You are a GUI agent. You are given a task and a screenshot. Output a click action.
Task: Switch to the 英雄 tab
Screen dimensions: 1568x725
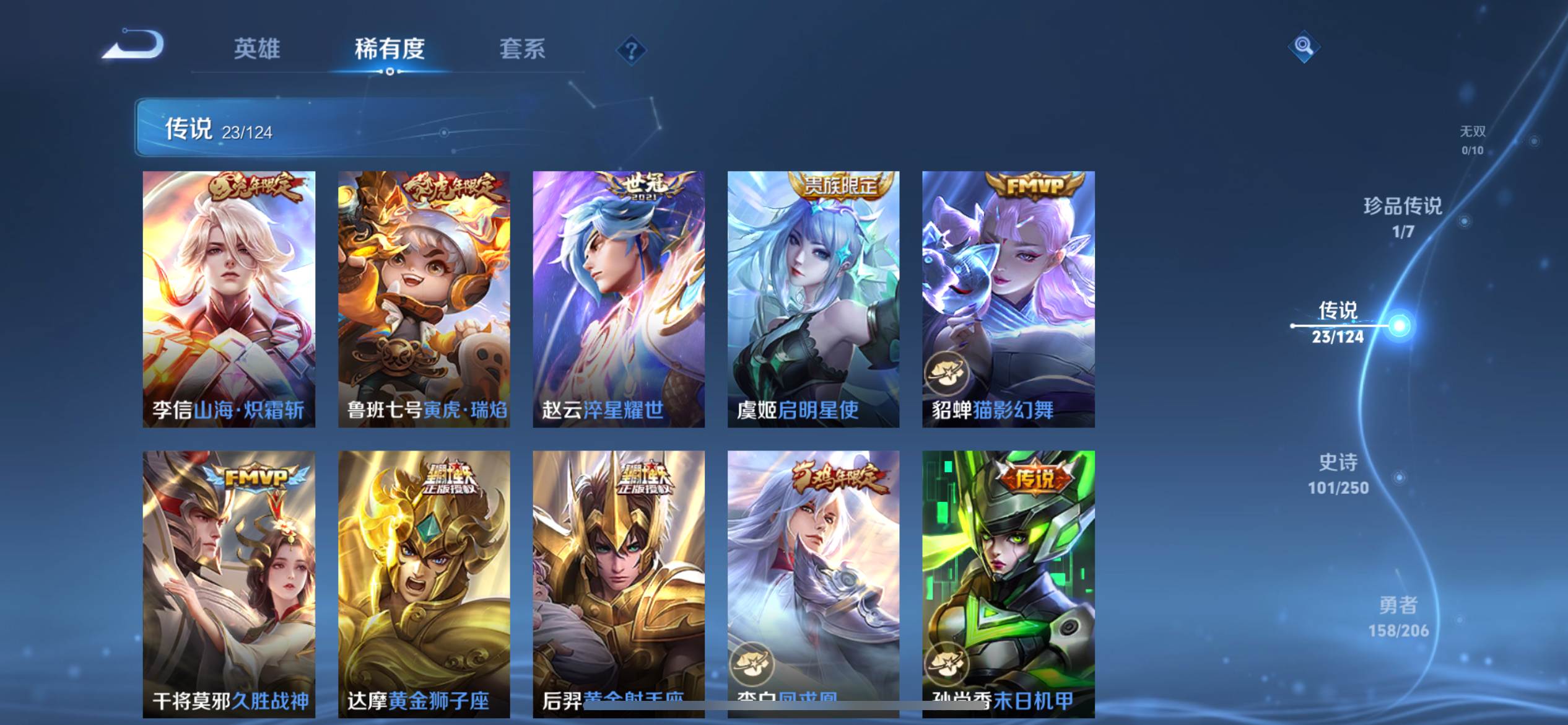point(257,49)
